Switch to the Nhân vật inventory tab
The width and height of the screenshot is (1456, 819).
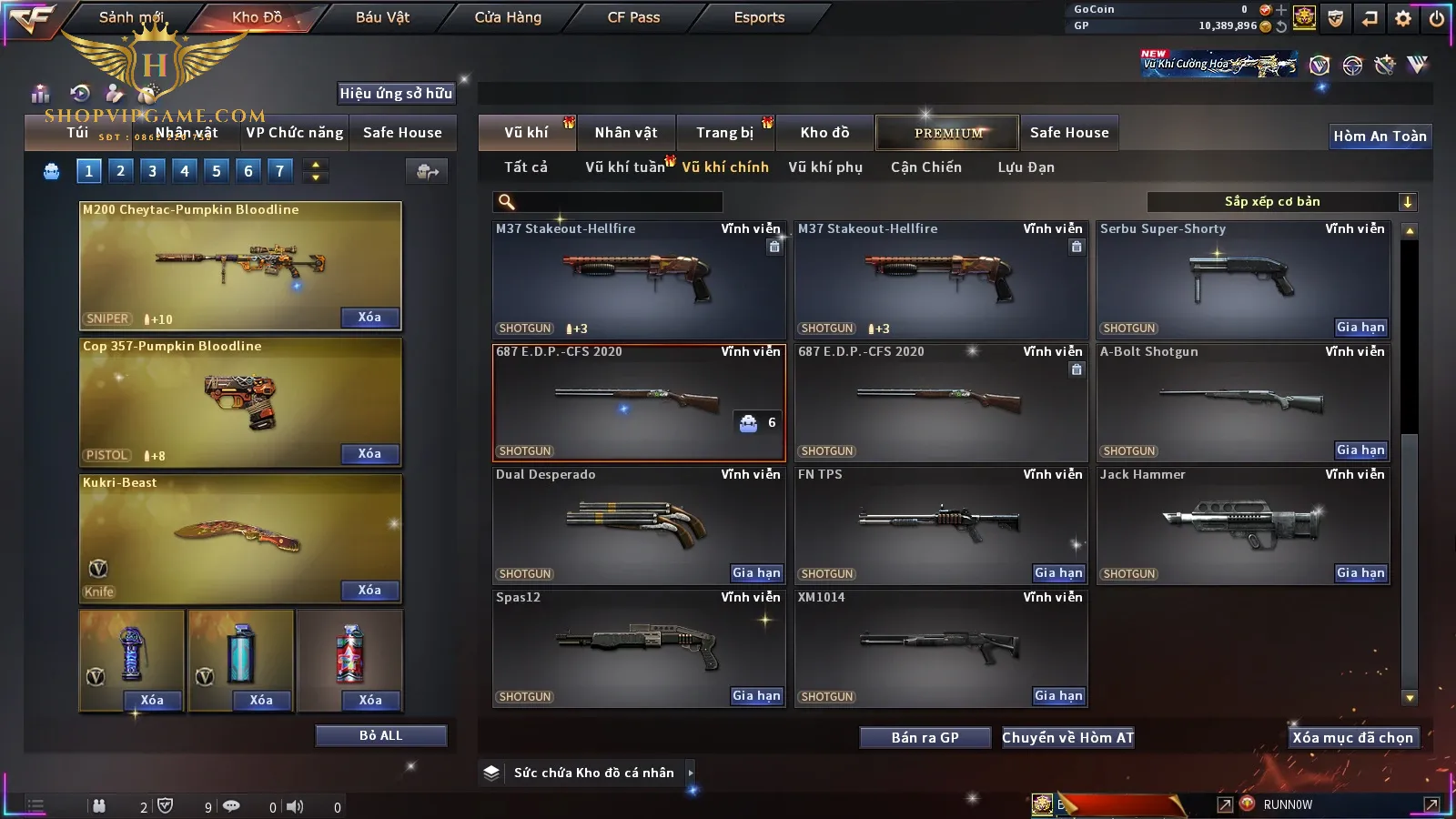coord(626,133)
